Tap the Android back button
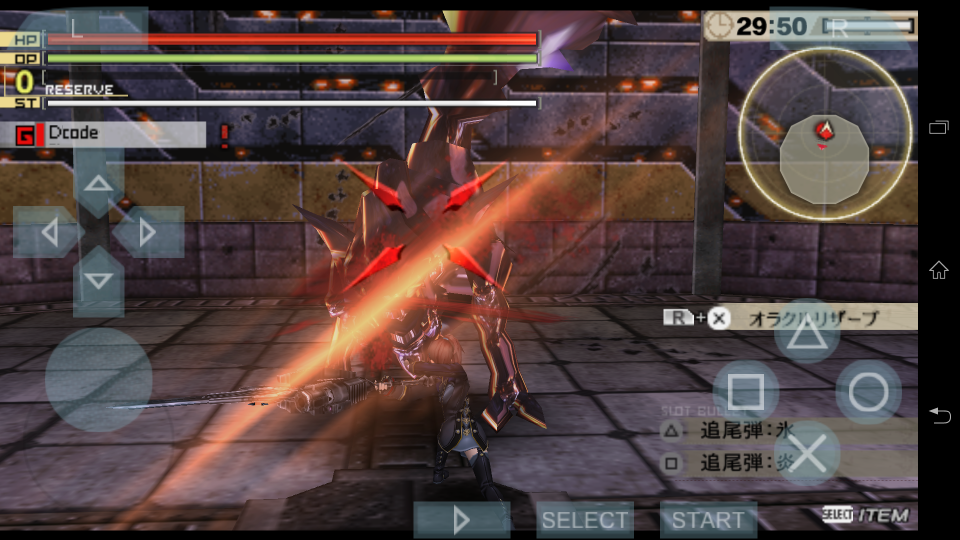Screen dimensions: 960x540 pos(939,415)
